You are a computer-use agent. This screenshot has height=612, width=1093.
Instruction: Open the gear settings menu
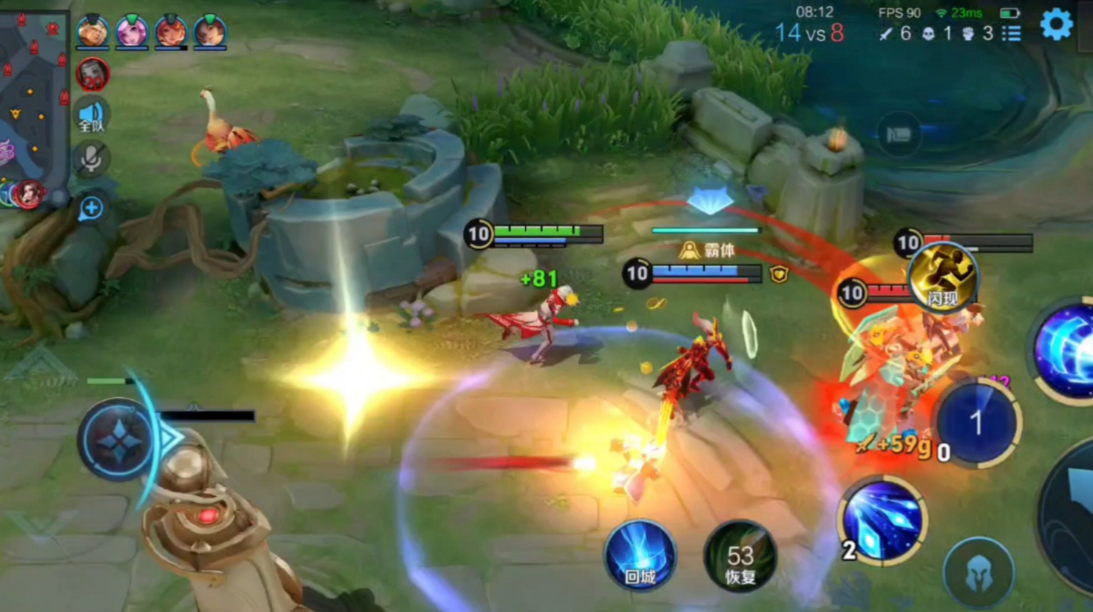tap(1056, 24)
